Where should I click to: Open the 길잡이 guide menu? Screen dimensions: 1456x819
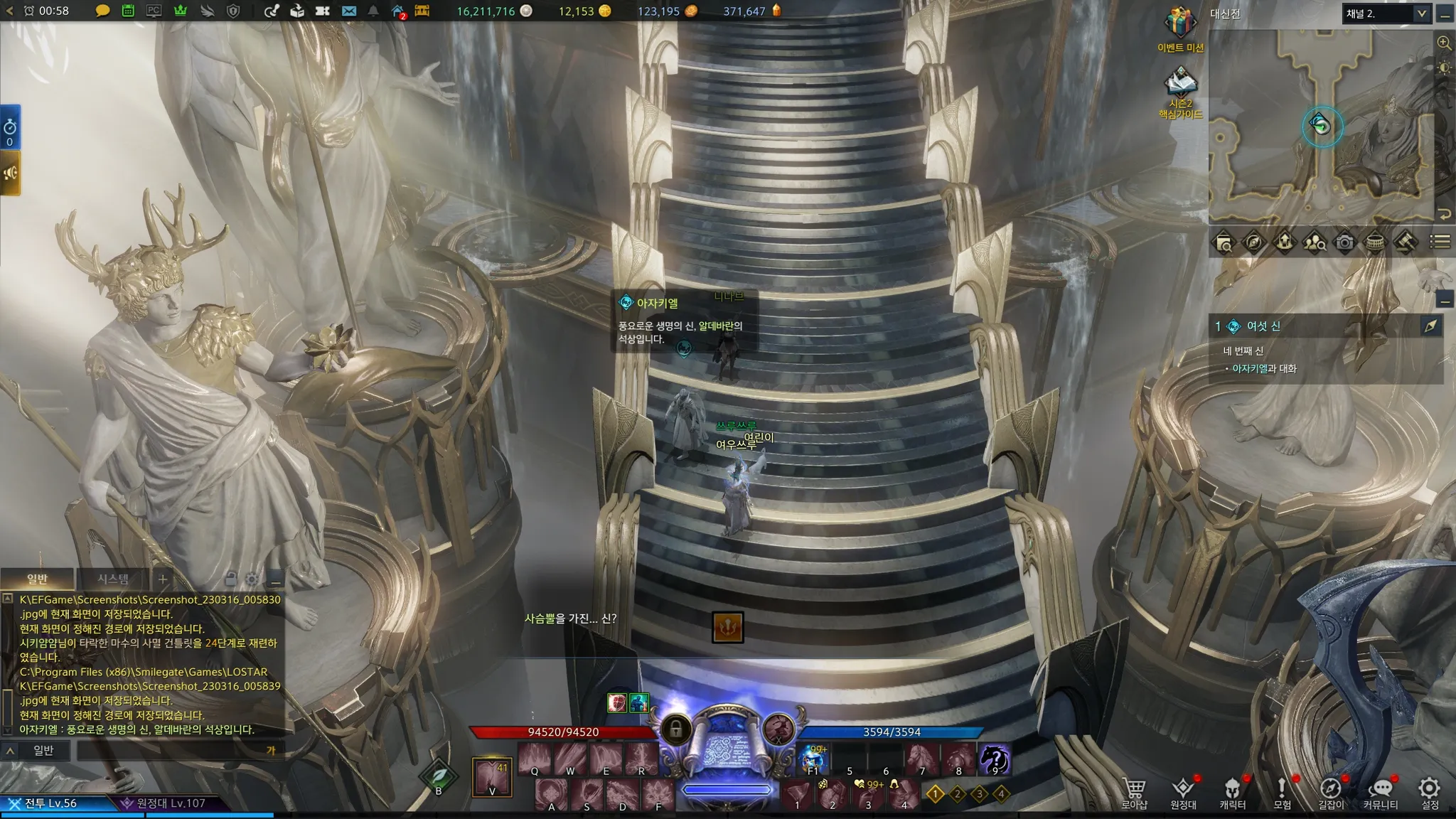[1331, 792]
